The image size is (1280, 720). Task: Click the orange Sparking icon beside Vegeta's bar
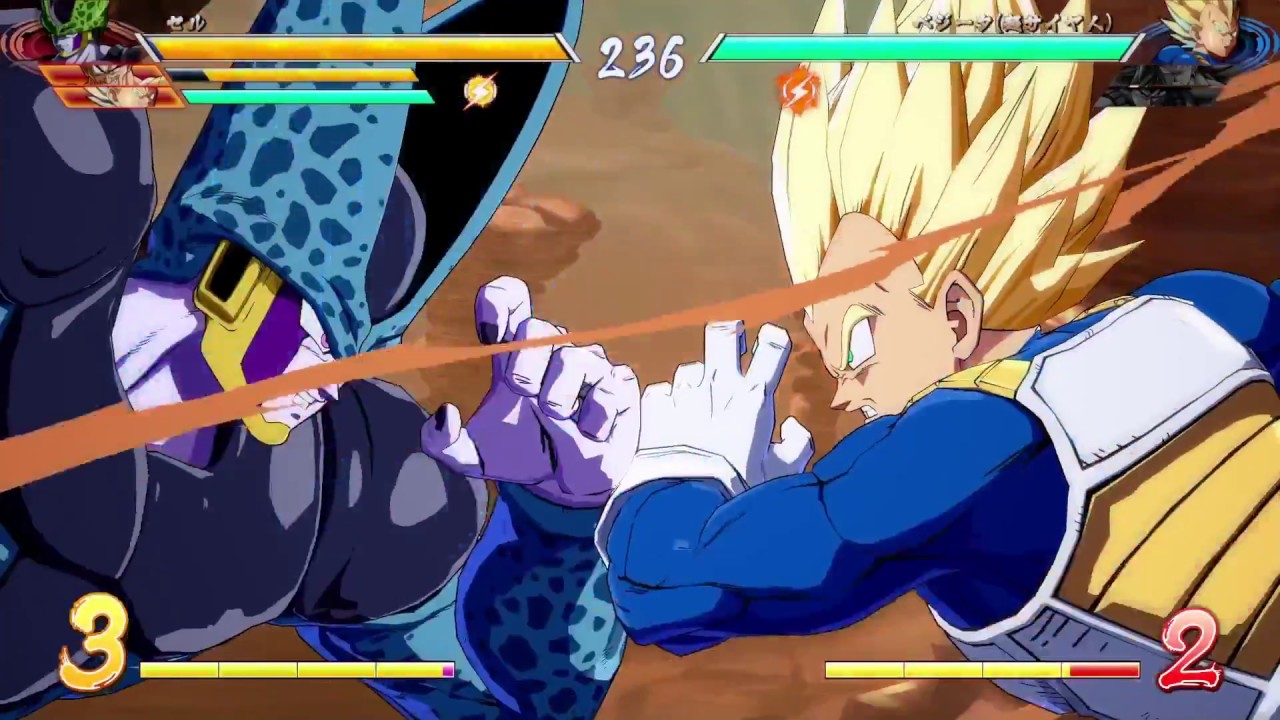point(797,90)
